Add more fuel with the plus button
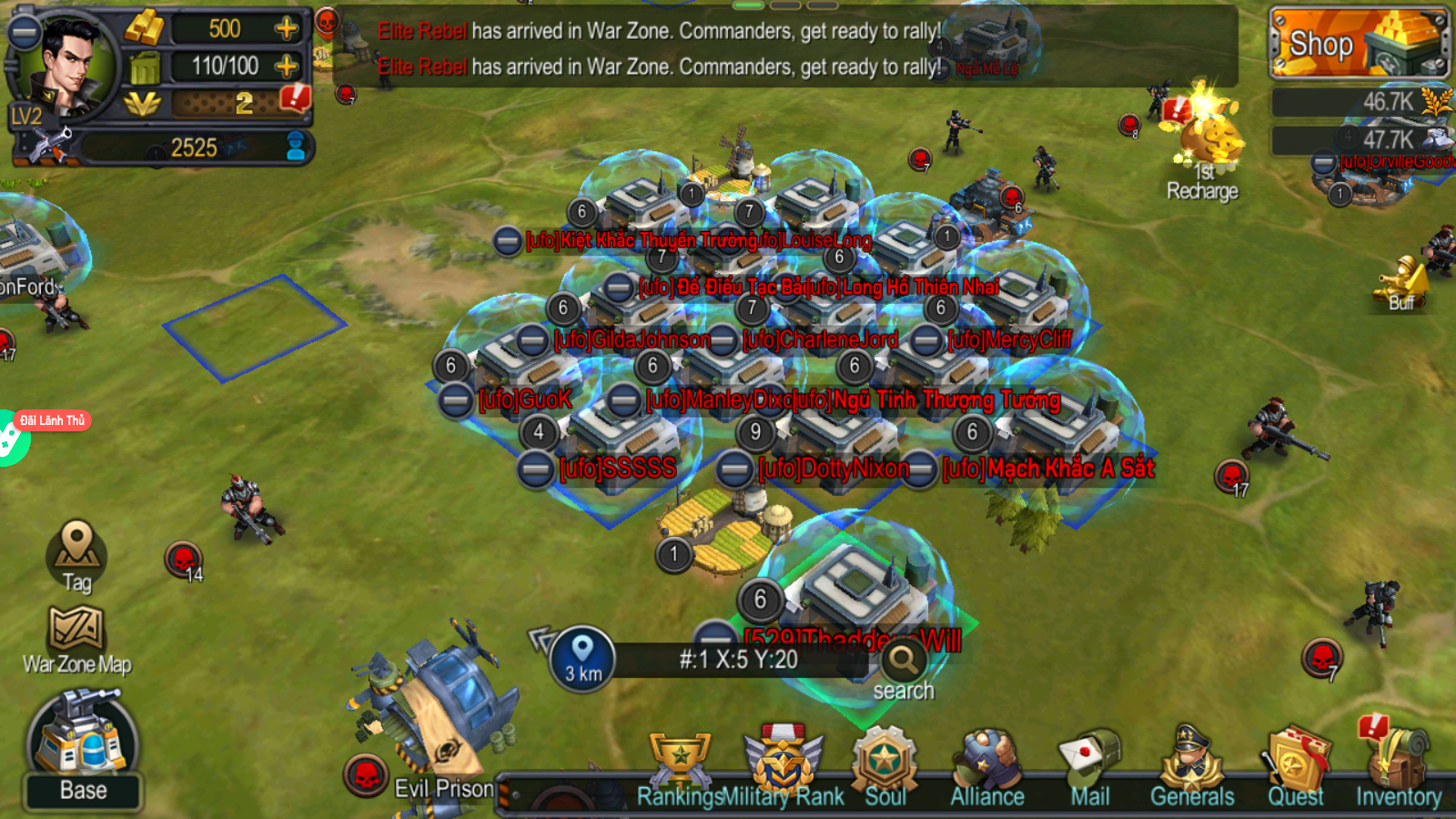1456x819 pixels. [288, 65]
